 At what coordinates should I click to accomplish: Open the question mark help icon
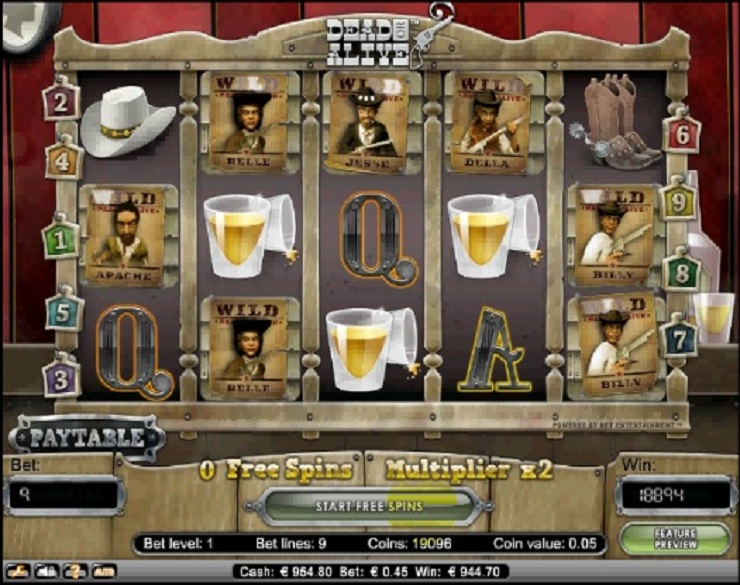73,571
